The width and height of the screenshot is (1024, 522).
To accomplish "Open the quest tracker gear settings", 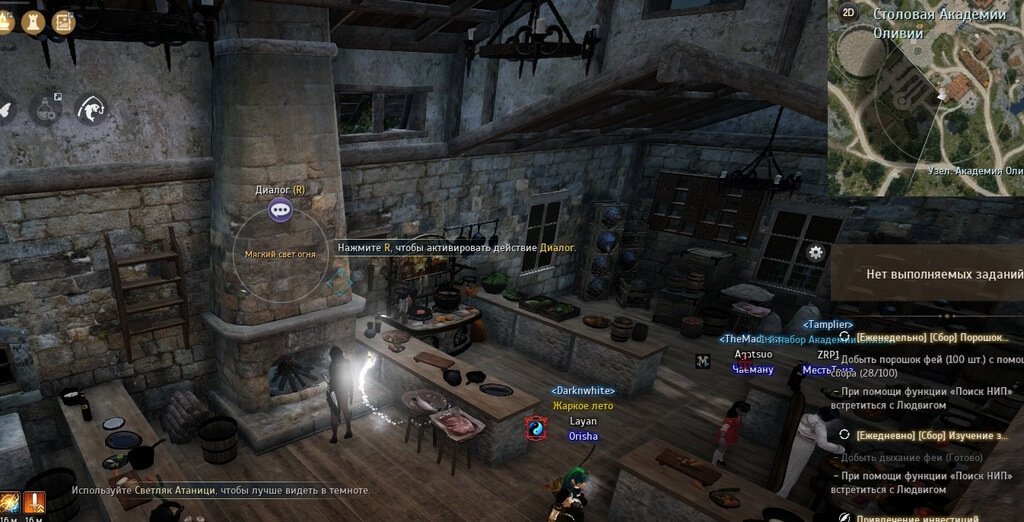I will [x=816, y=252].
